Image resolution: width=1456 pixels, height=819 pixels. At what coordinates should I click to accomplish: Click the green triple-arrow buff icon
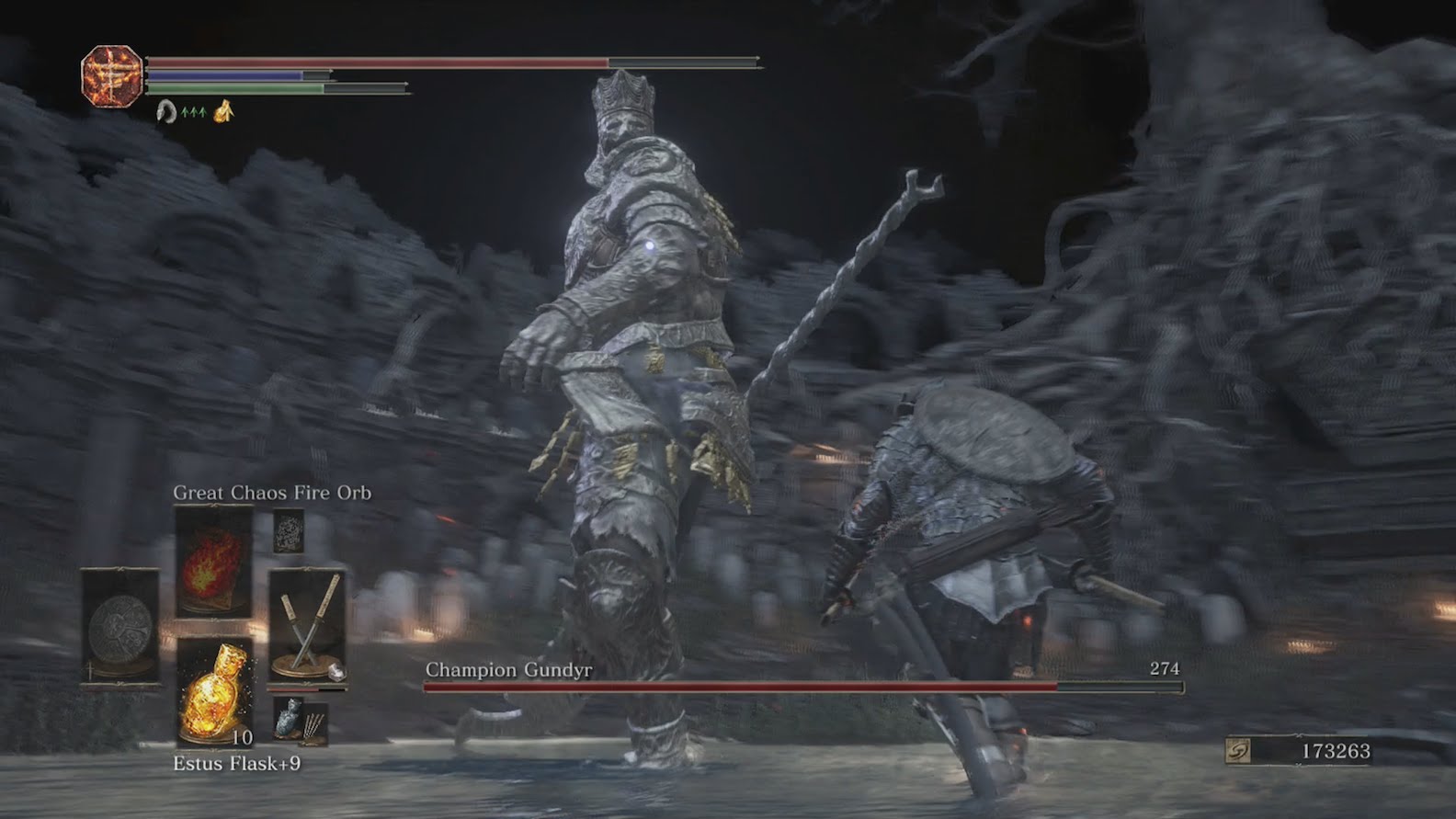(x=193, y=112)
